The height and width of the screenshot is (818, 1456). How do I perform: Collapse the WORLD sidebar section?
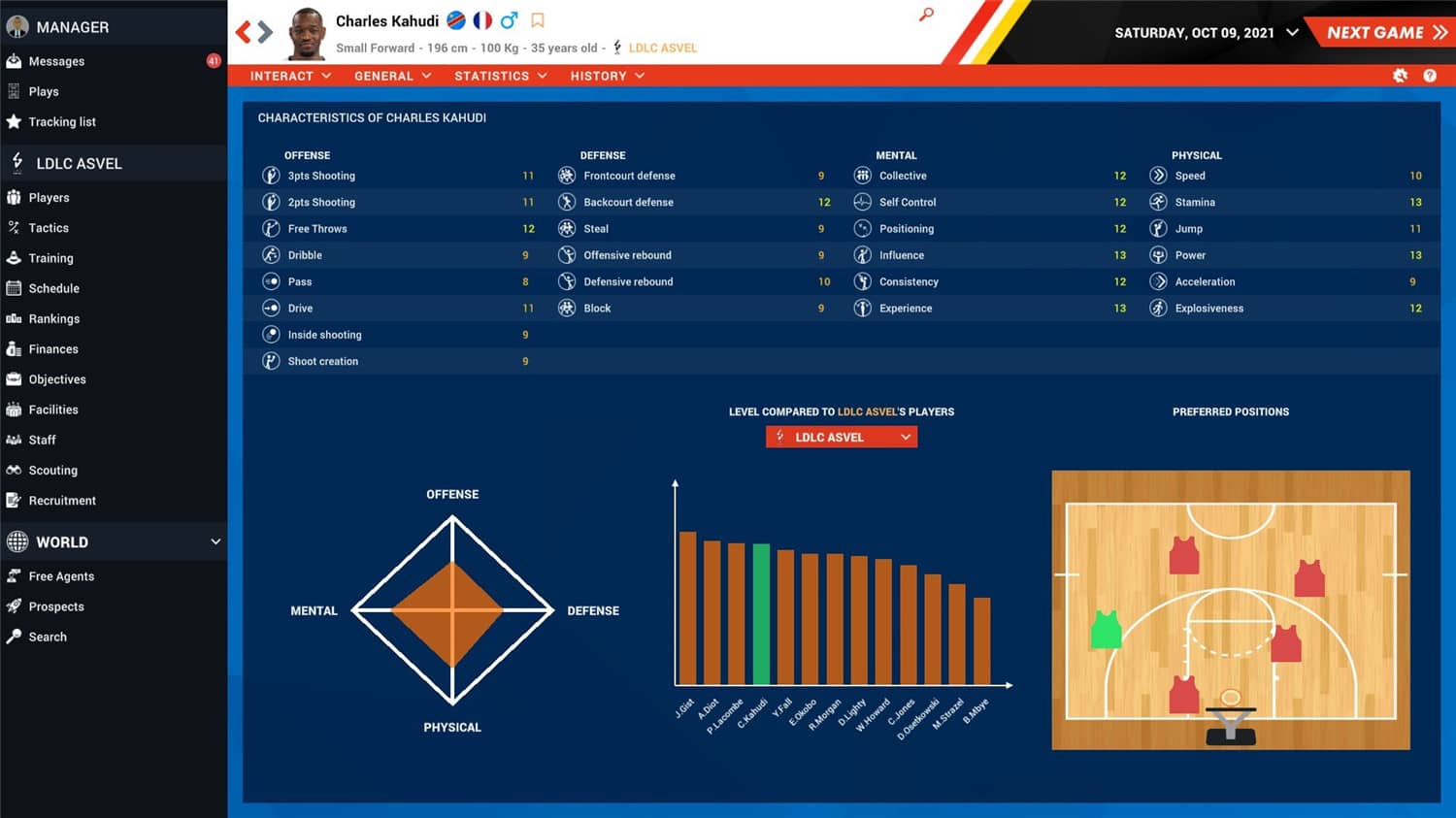click(x=217, y=541)
